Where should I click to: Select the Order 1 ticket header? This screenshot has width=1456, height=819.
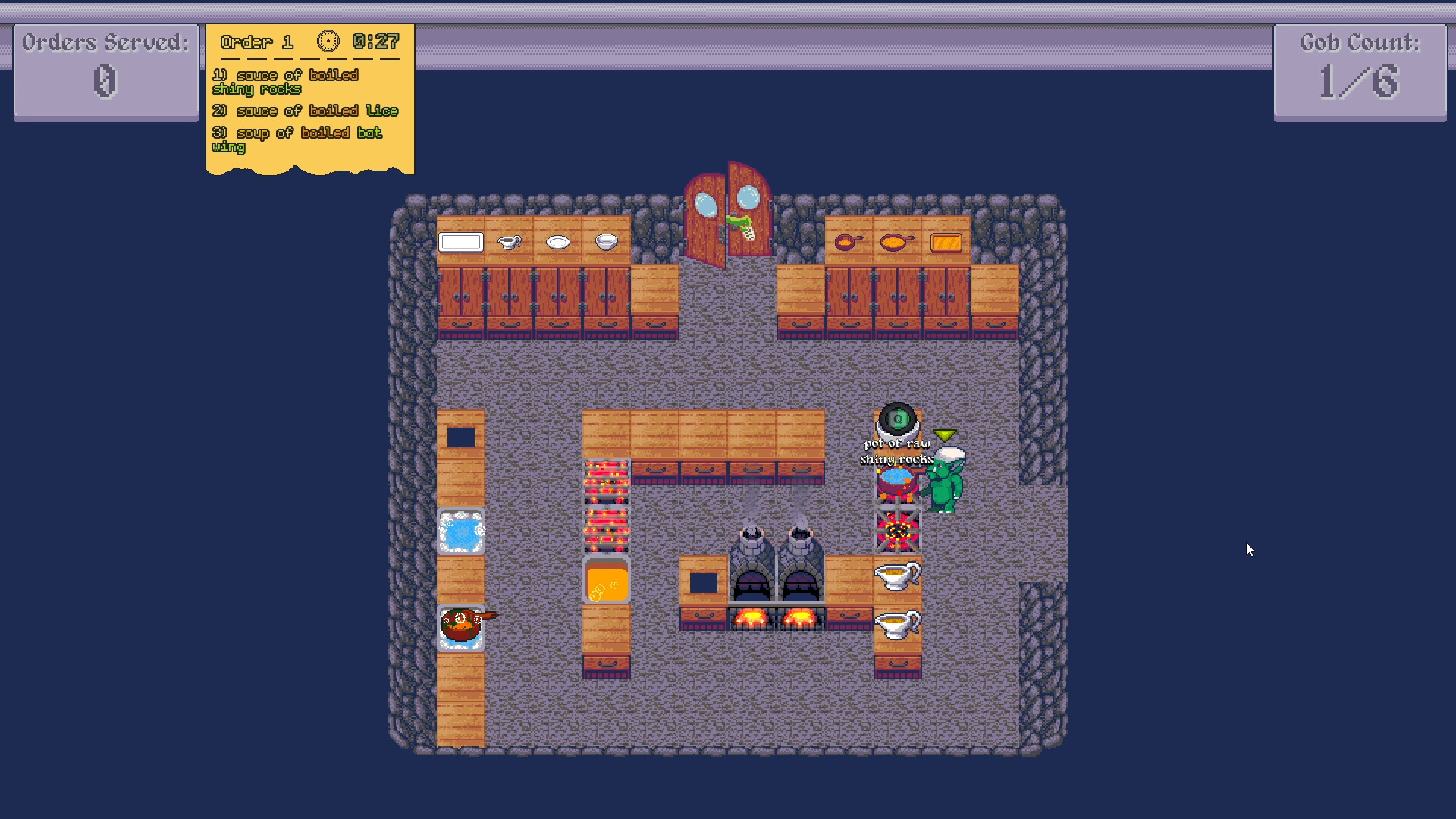pyautogui.click(x=256, y=42)
